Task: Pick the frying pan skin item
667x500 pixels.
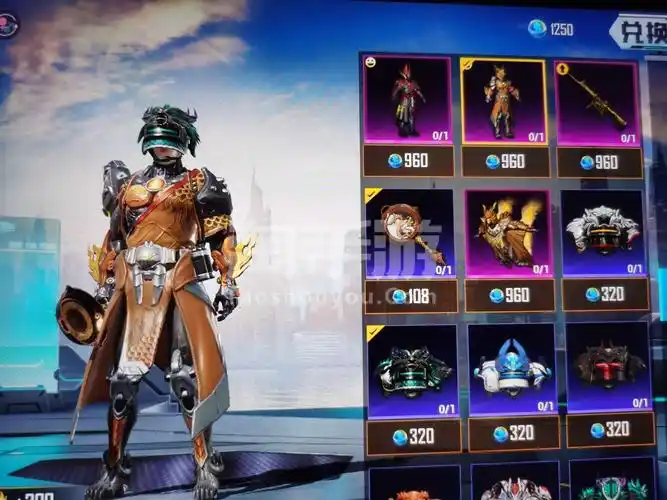Action: tap(411, 233)
